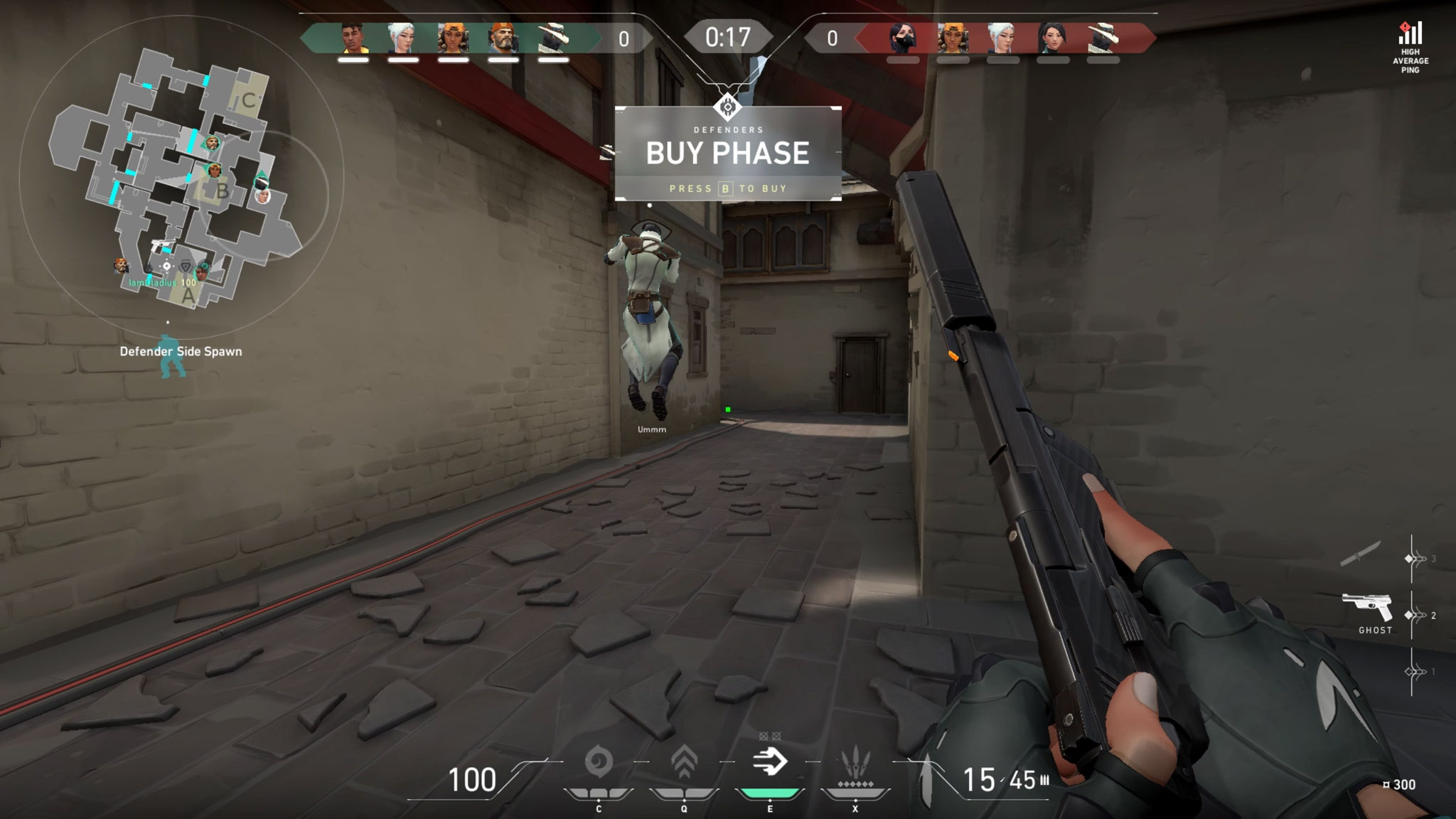
Task: Click the allied Phoenix portrait
Action: tap(353, 38)
